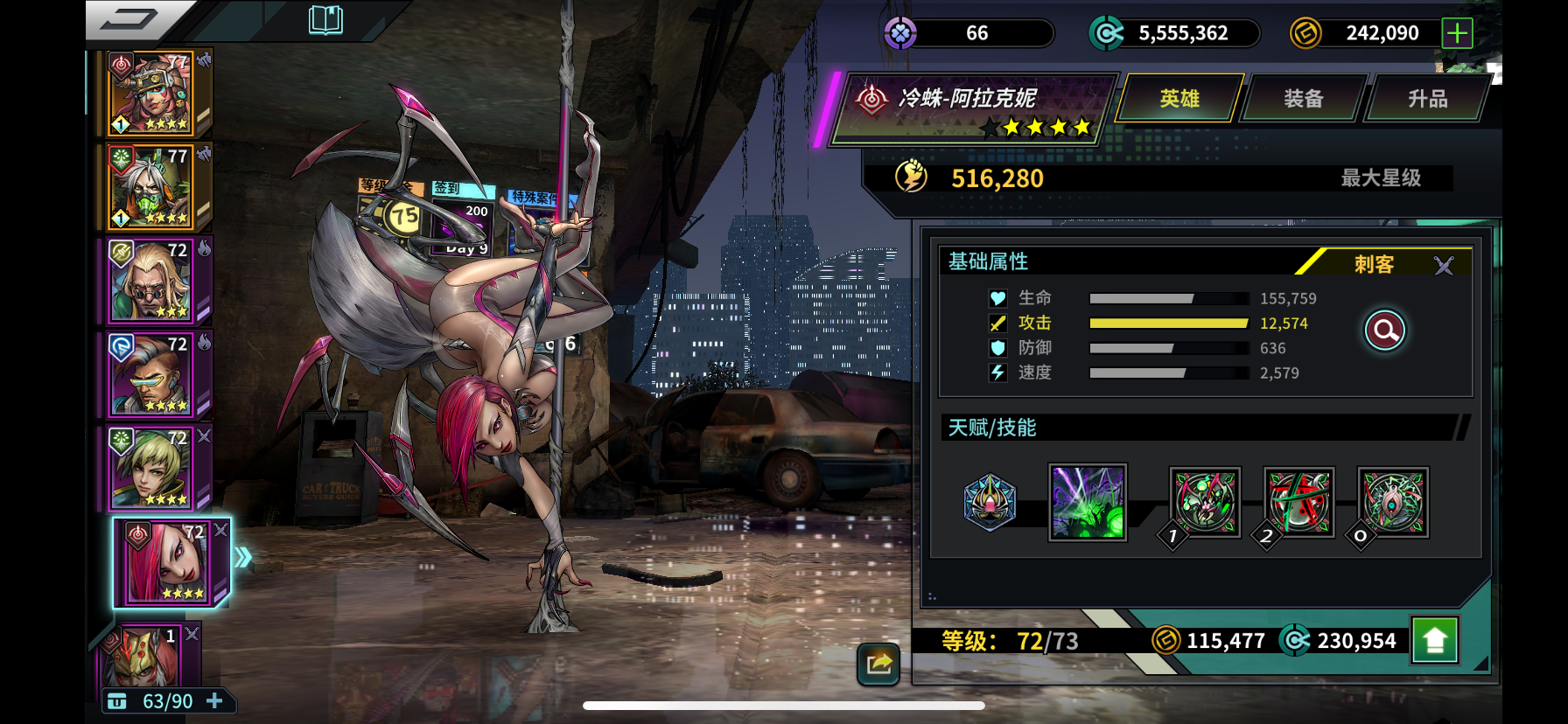View the green purple ultimate skill icon
This screenshot has height=724, width=1568.
click(x=1088, y=502)
